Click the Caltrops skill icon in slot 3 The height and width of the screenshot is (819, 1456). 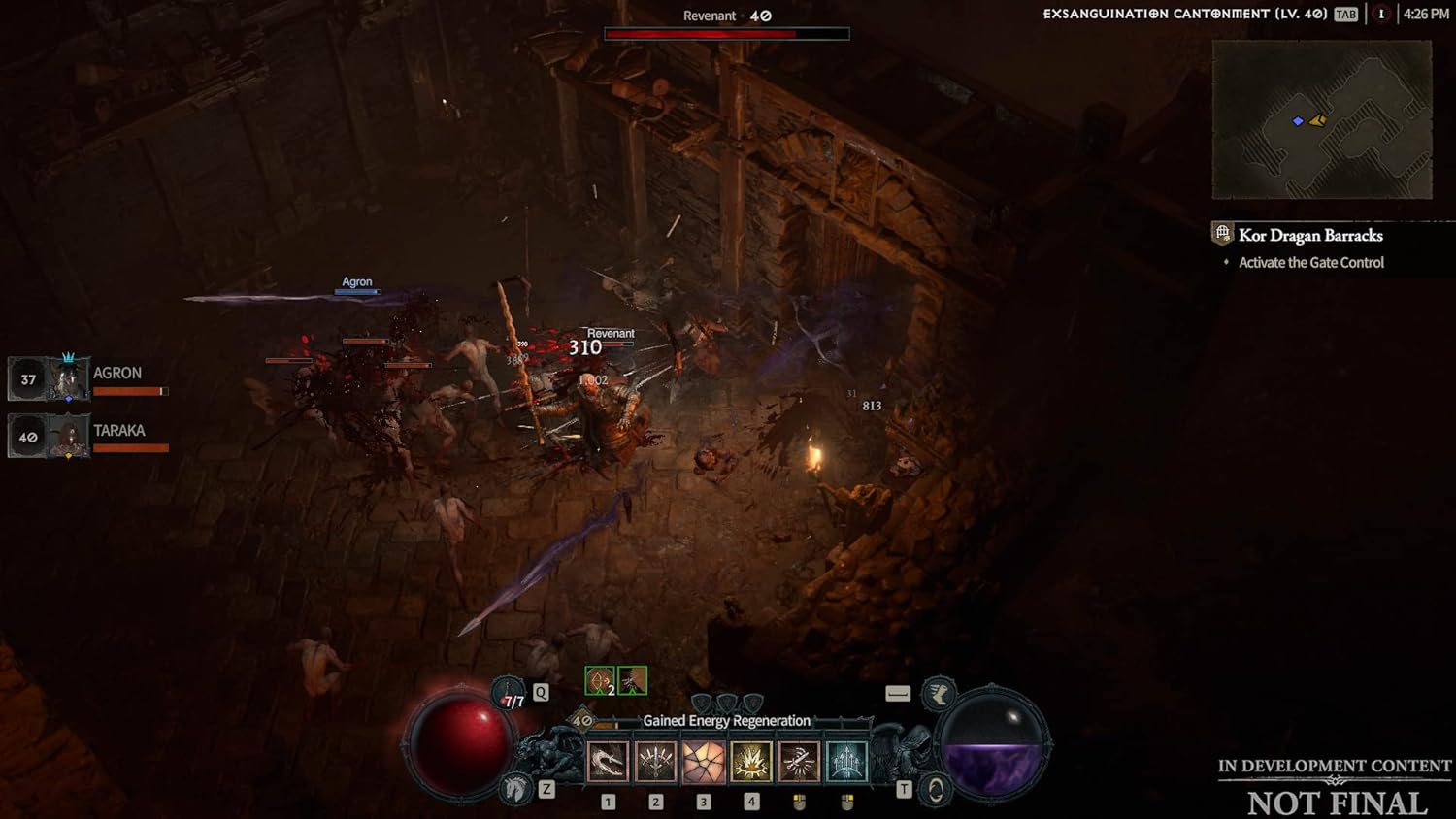pos(704,761)
